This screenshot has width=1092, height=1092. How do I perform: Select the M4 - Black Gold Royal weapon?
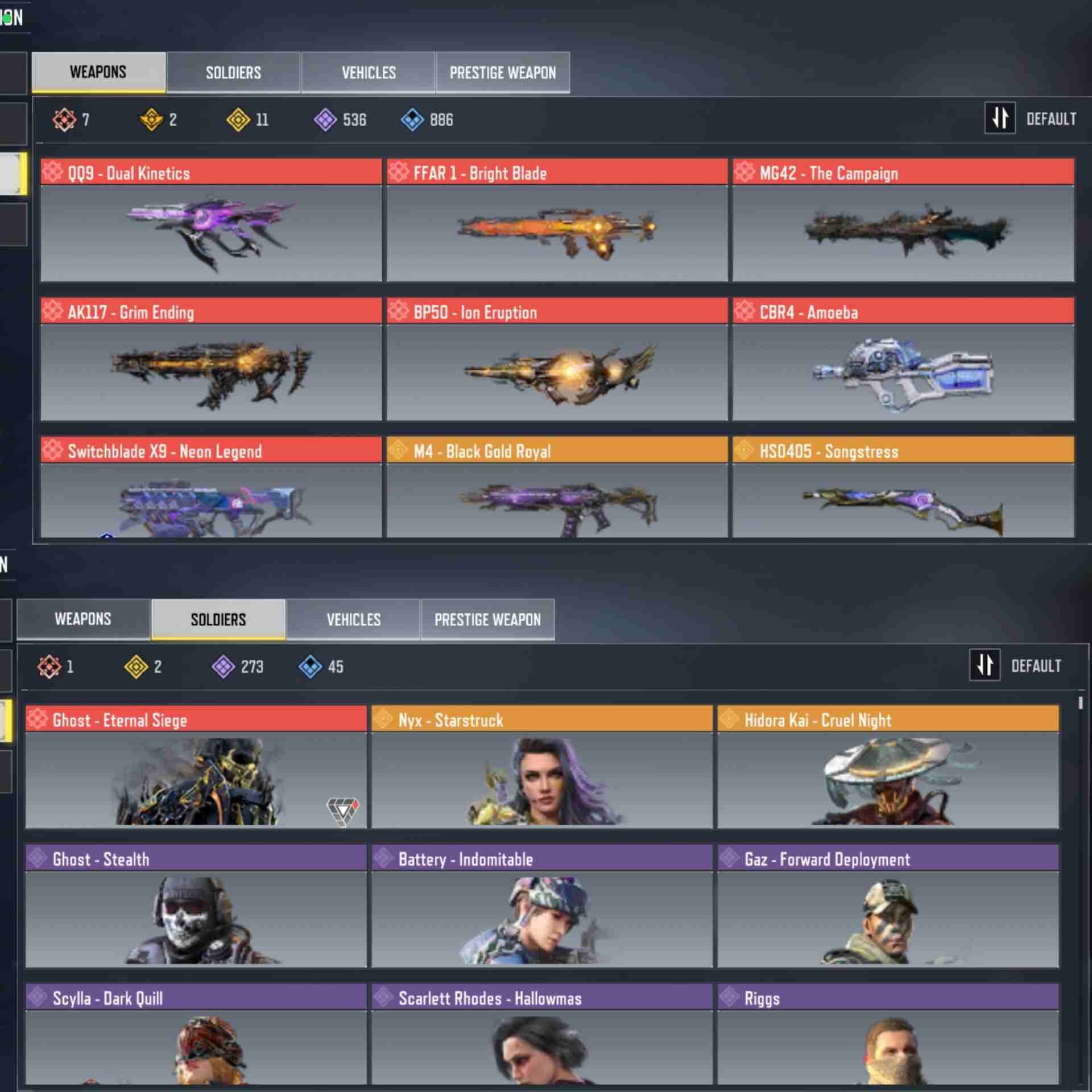(x=557, y=487)
